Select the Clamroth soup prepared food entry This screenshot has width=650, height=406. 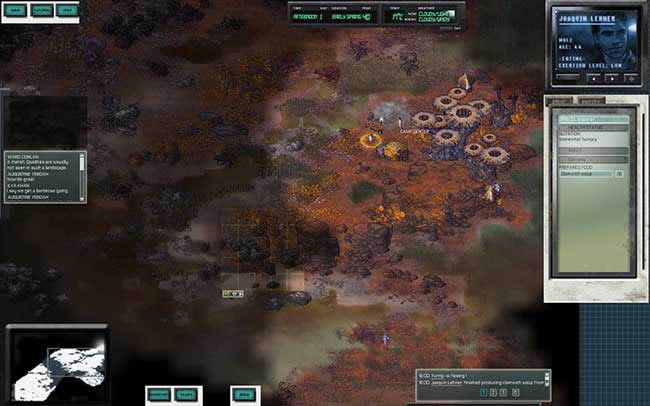[x=583, y=174]
